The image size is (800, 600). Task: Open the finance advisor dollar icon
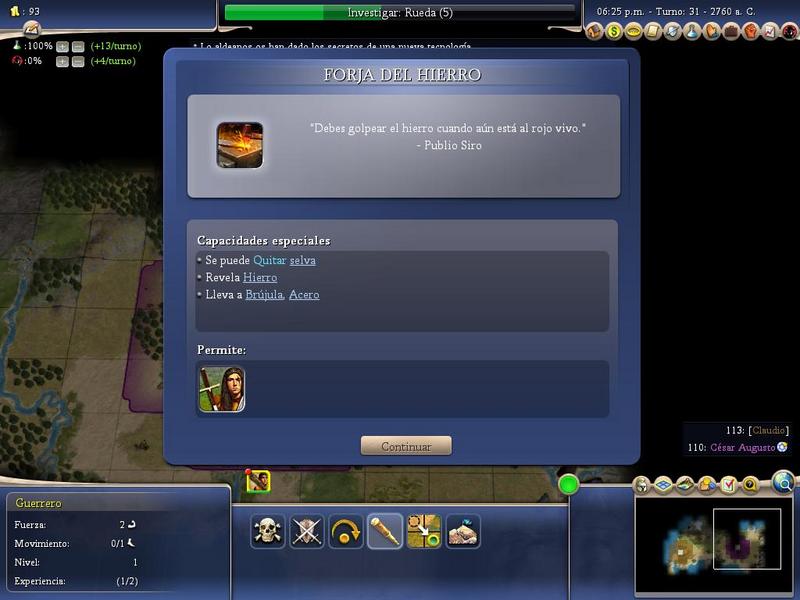tap(613, 32)
